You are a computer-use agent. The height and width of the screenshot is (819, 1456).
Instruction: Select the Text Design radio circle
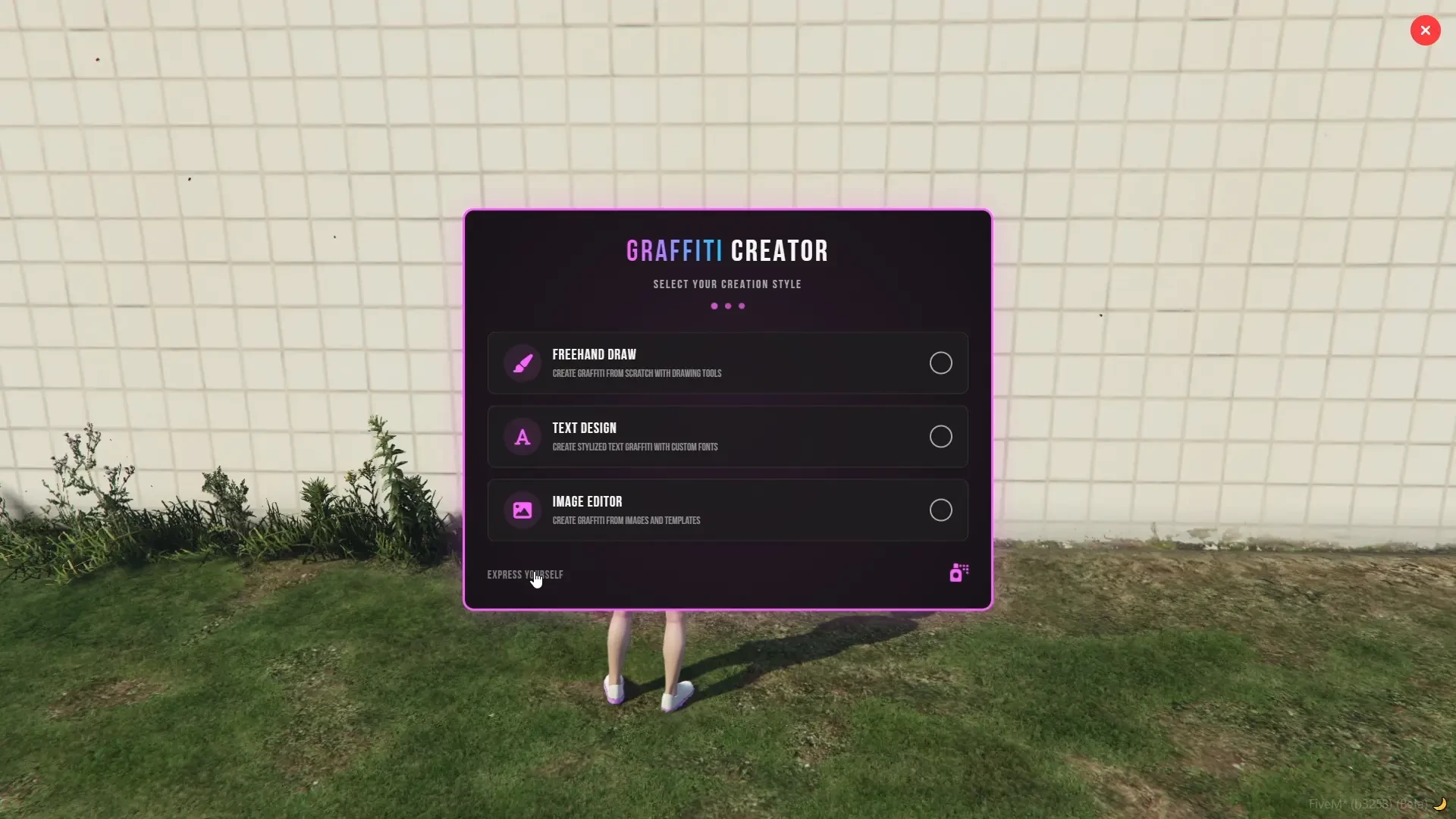tap(940, 436)
